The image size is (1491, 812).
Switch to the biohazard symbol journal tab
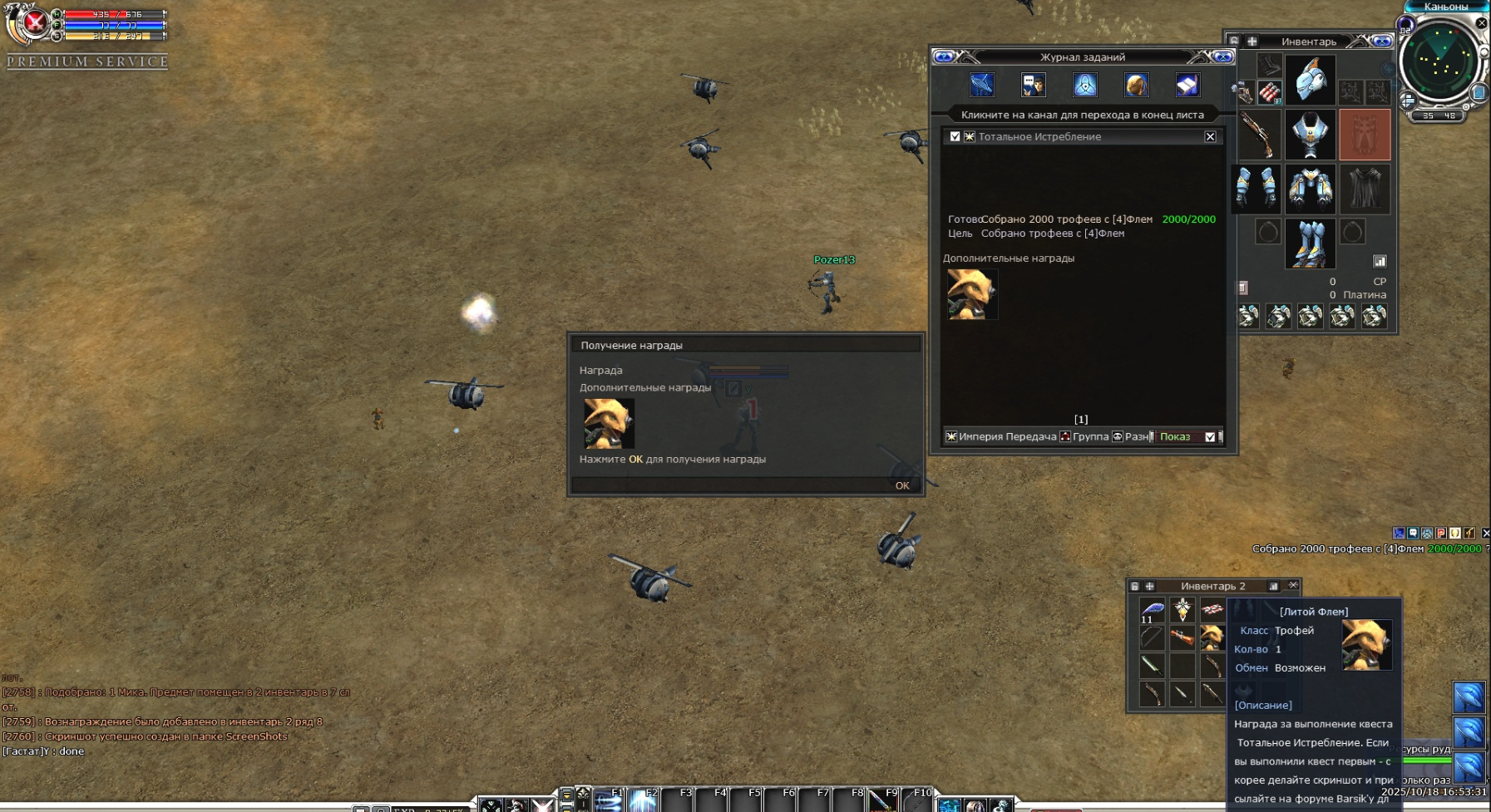(x=1085, y=85)
